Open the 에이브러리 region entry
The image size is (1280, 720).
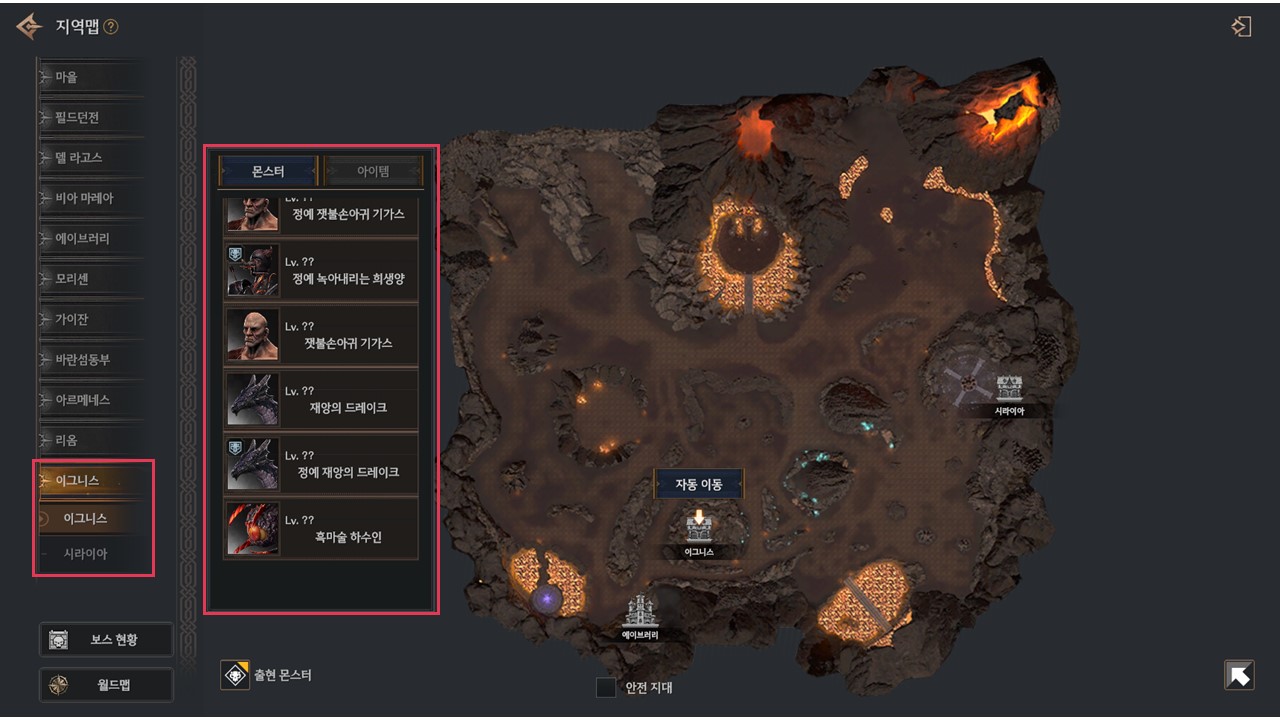[90, 239]
